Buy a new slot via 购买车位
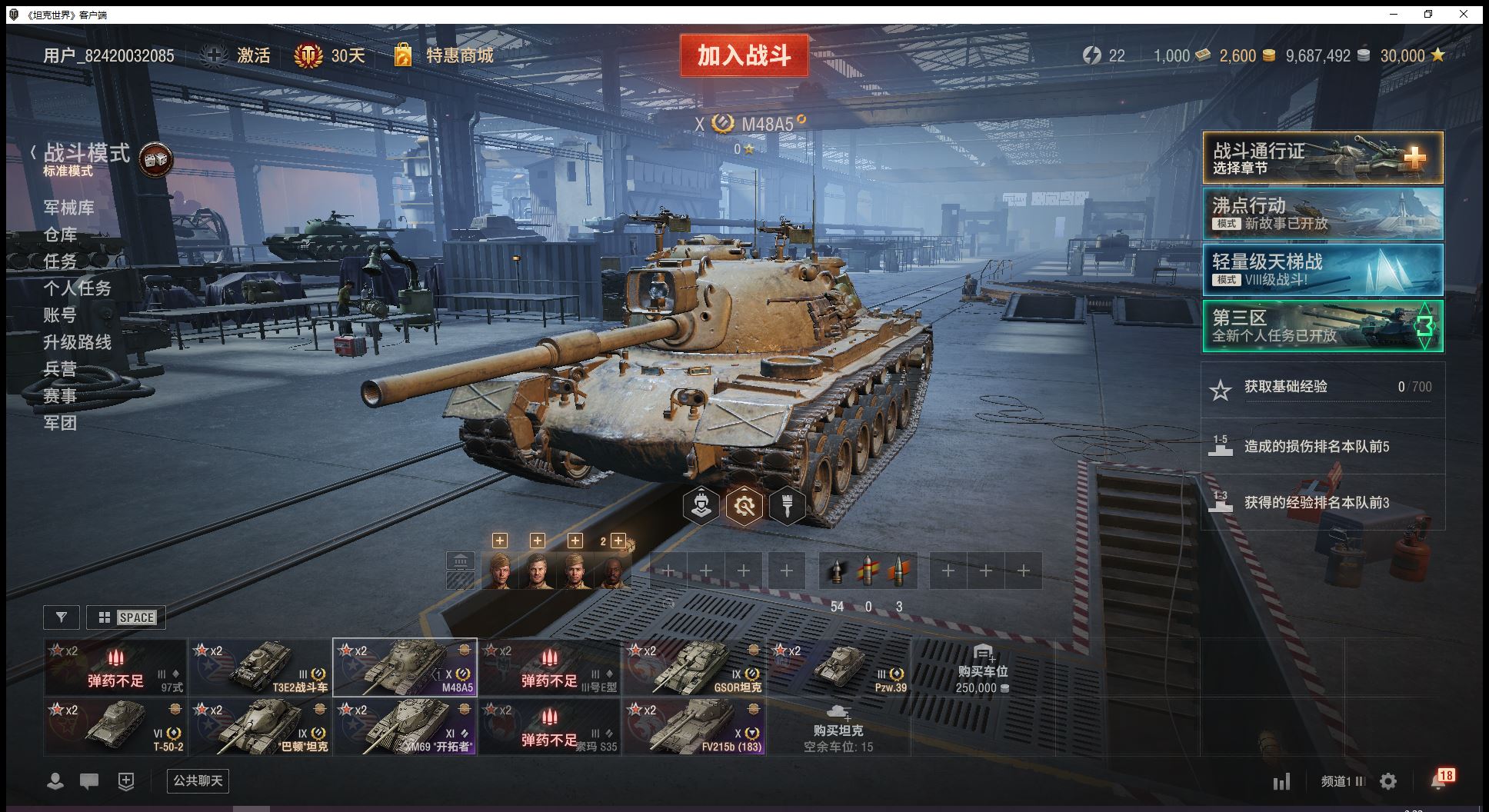1489x812 pixels. [x=981, y=671]
